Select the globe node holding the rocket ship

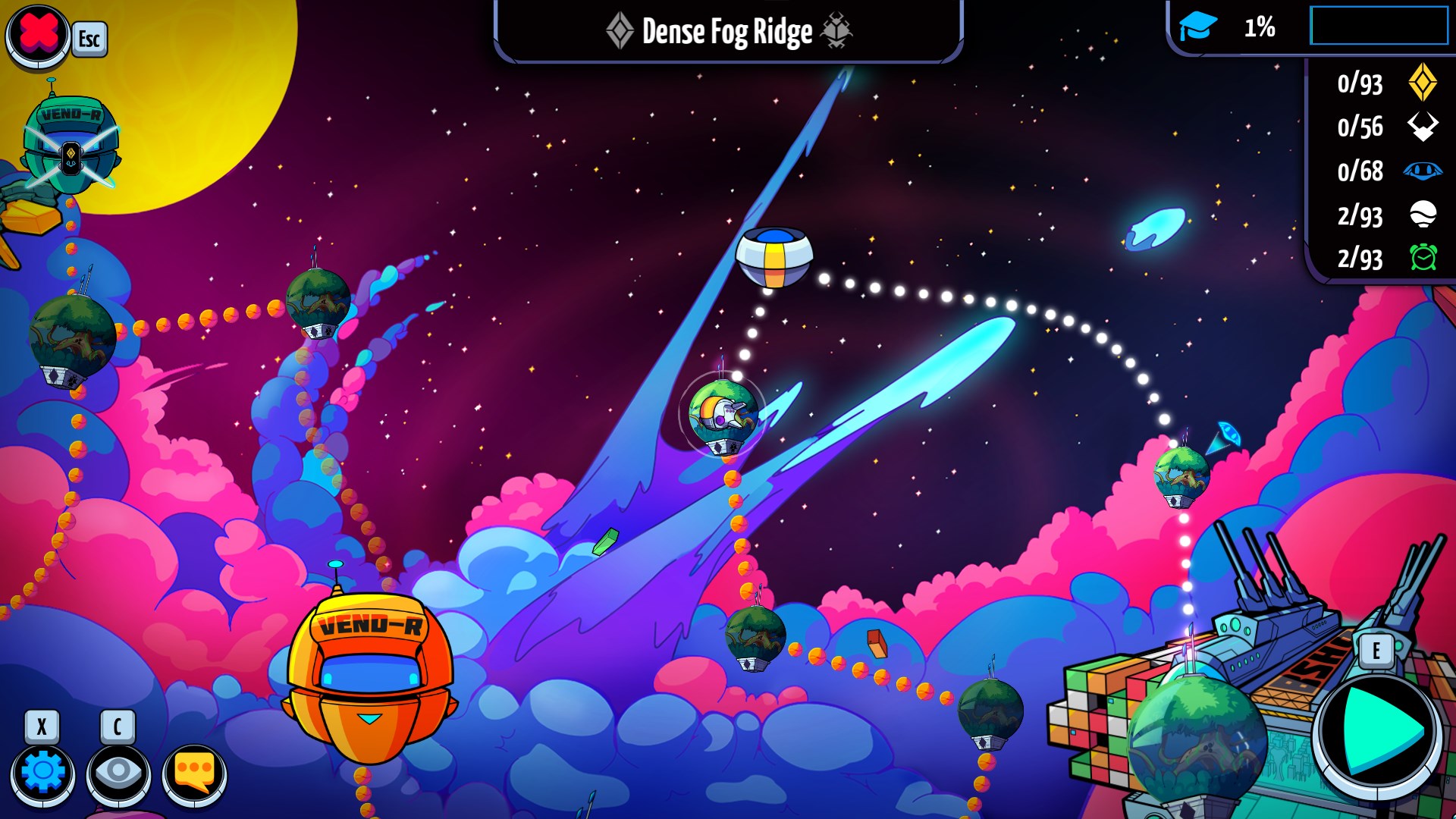723,416
